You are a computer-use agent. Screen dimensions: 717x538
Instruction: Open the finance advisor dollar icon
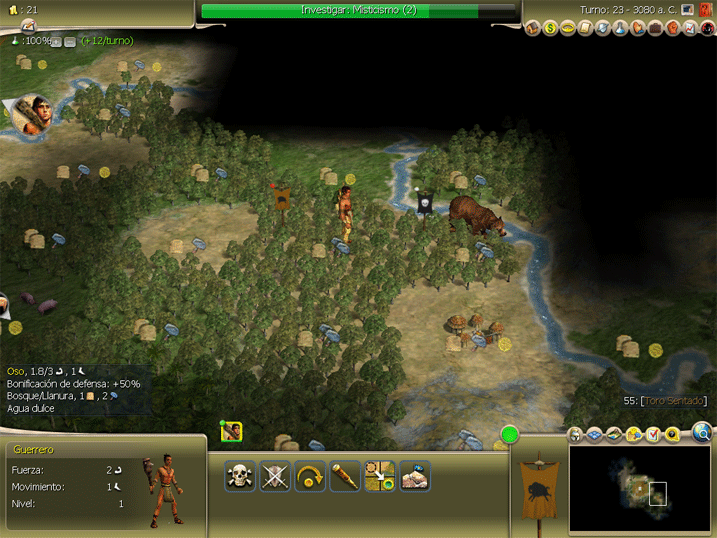point(550,28)
